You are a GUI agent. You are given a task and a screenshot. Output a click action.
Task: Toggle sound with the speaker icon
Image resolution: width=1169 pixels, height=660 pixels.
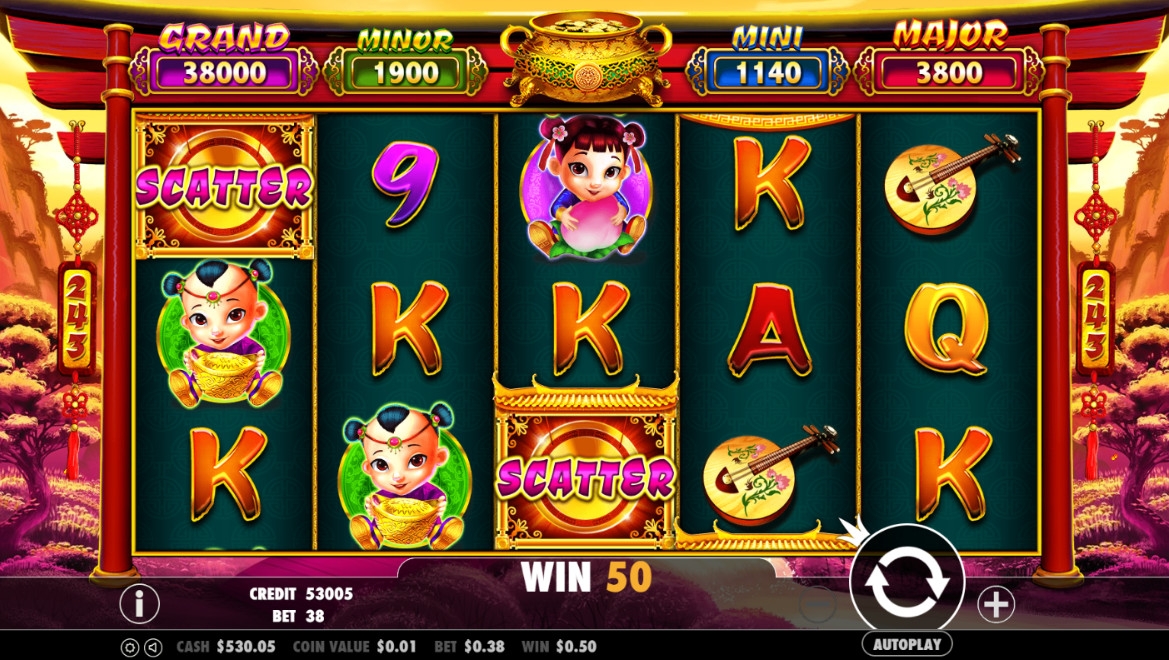tap(153, 647)
